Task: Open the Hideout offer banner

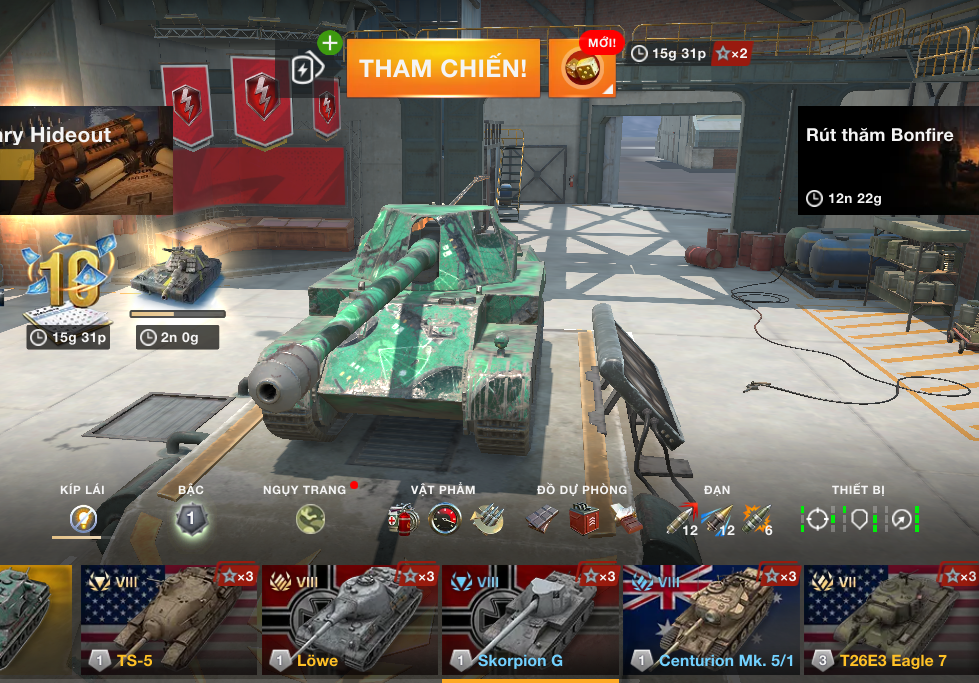Action: (x=85, y=160)
